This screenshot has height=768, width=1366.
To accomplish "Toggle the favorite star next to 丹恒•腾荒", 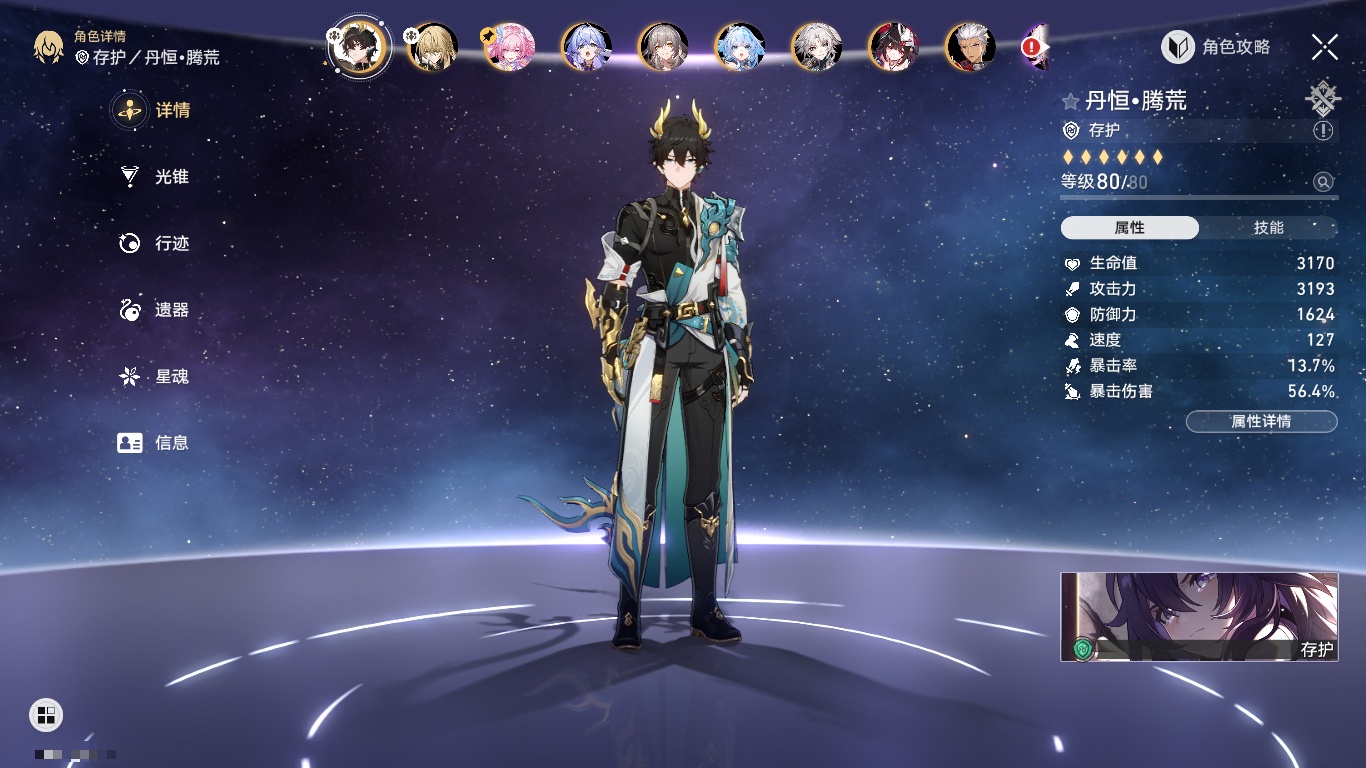I will pos(1071,102).
